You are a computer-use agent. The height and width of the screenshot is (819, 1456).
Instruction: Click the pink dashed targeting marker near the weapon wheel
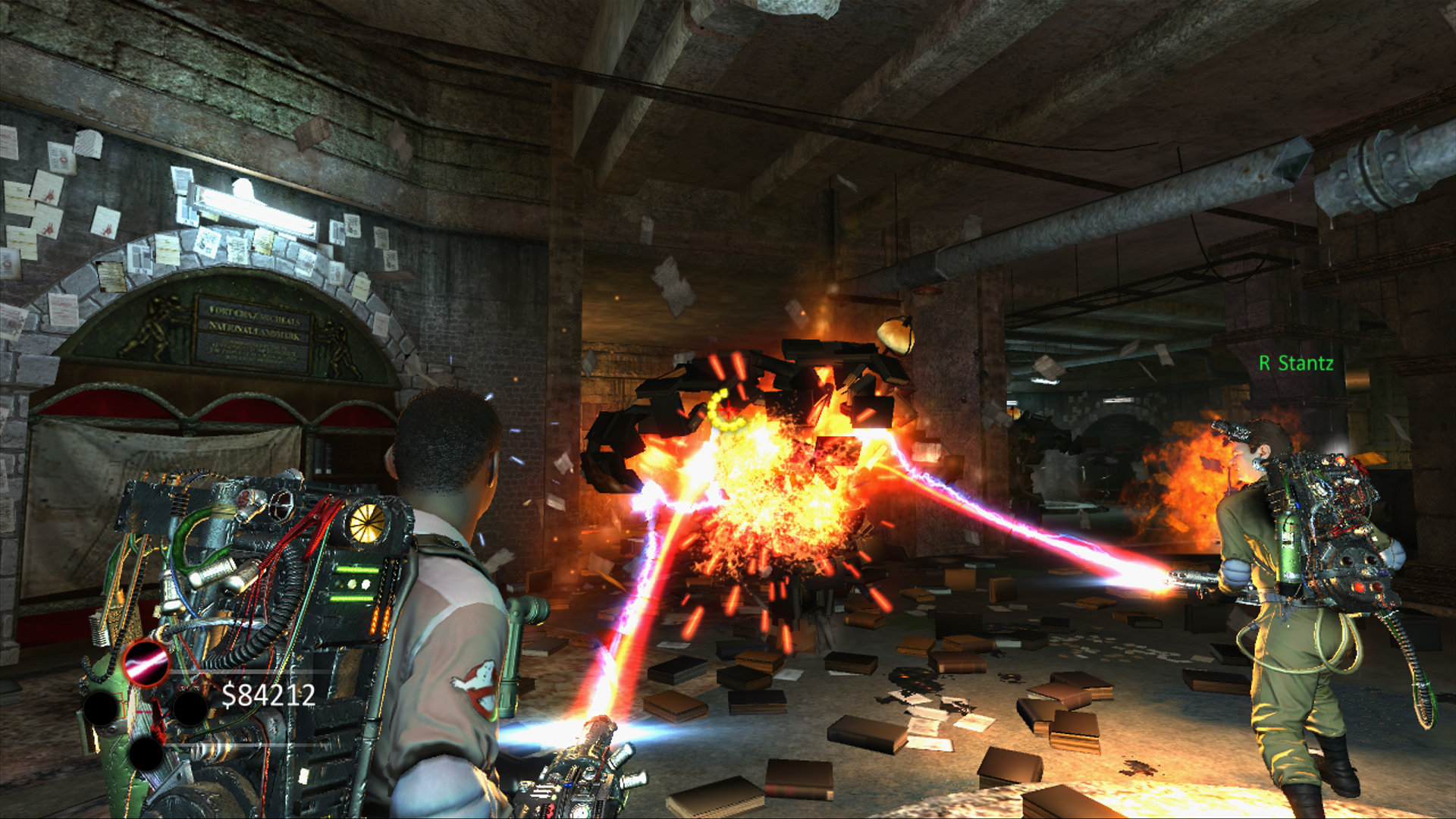point(143,712)
